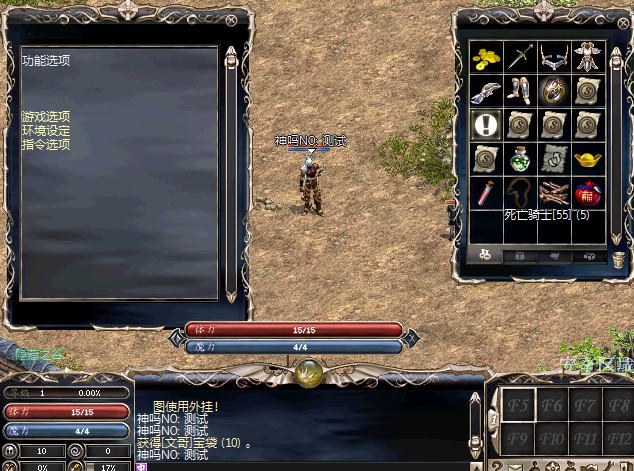Choose the gauntlets inventory slot
Screen dimensions: 634x471
coord(487,91)
